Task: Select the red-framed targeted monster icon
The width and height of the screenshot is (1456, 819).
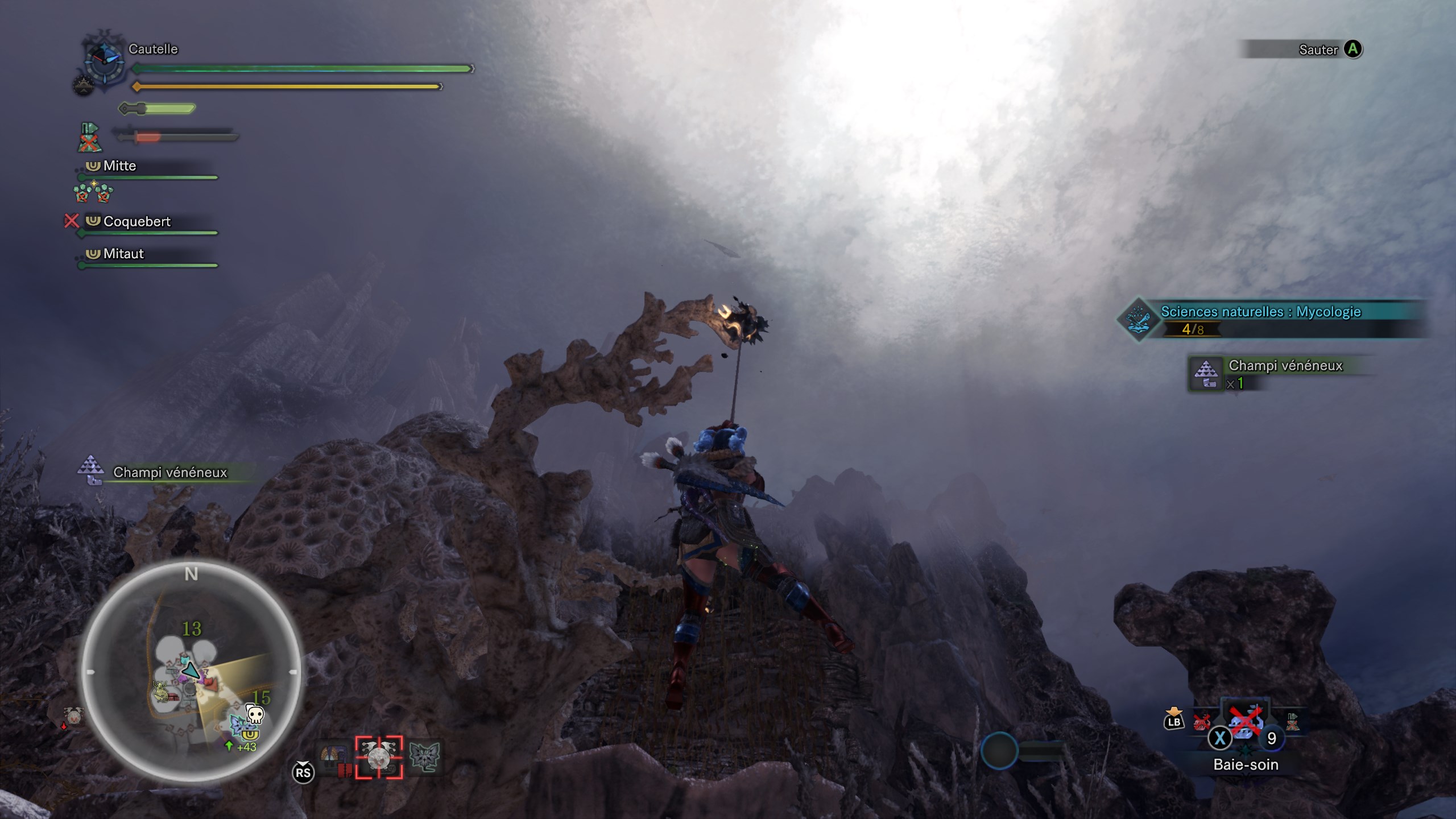Action: coord(379,757)
